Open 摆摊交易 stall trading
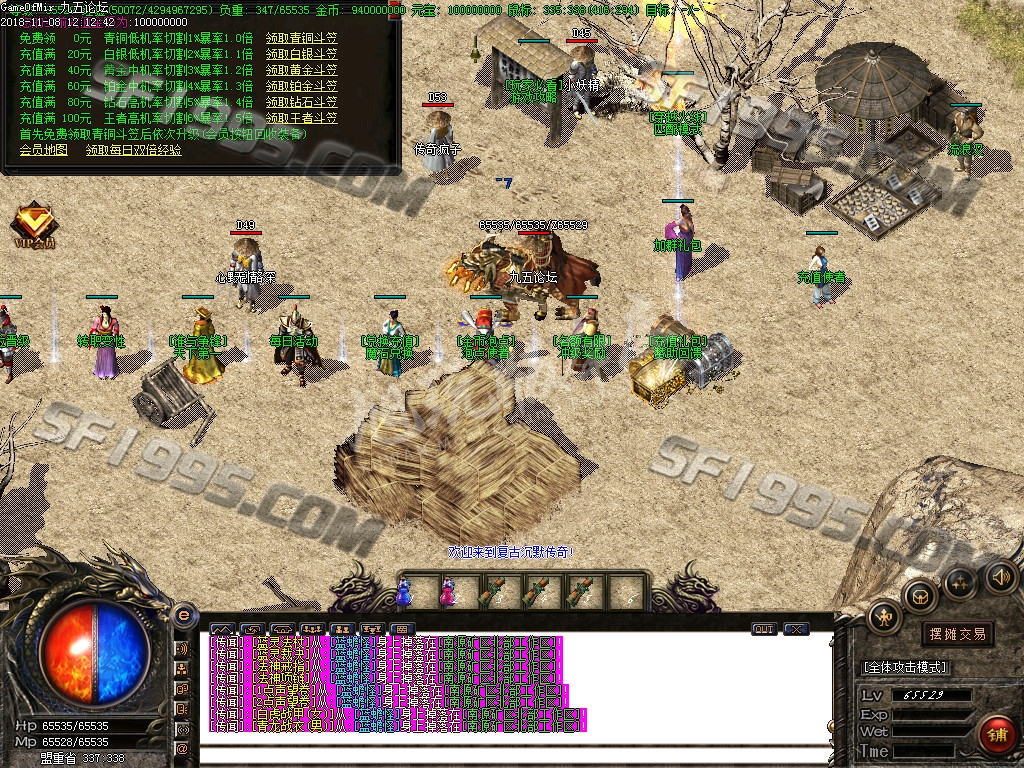This screenshot has width=1024, height=768. 957,634
